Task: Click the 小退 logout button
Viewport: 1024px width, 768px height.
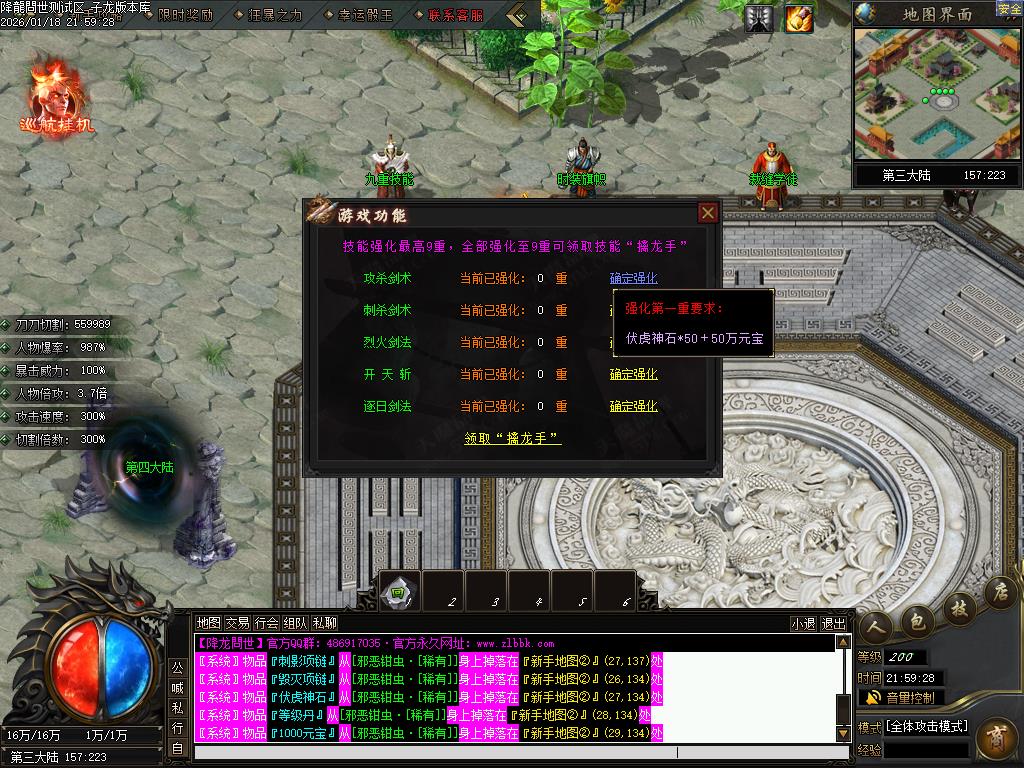Action: 802,623
